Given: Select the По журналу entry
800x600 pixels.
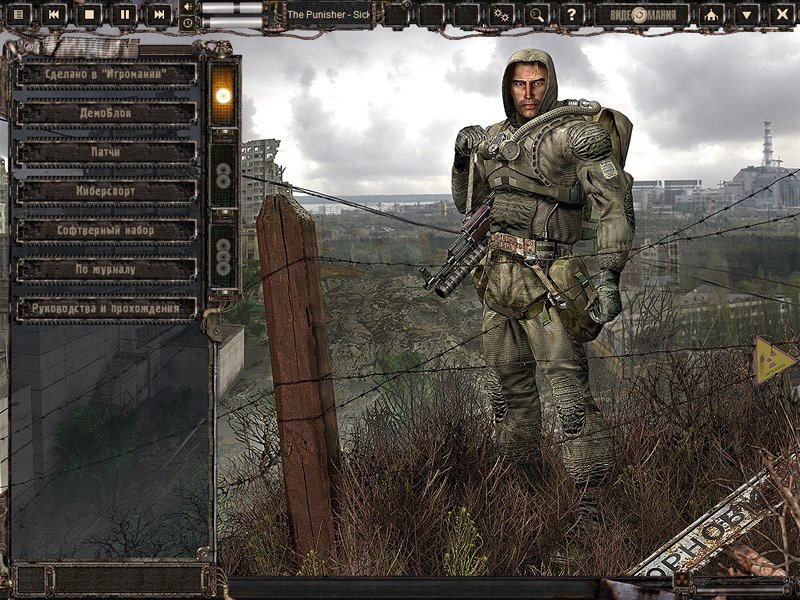Looking at the screenshot, I should tap(107, 269).
